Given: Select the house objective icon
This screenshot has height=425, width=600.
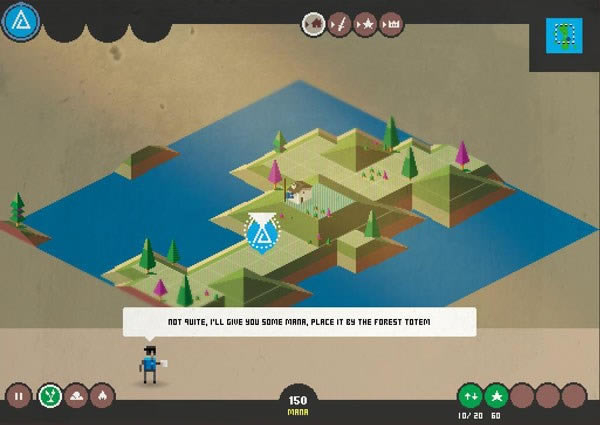Looking at the screenshot, I should pos(314,24).
